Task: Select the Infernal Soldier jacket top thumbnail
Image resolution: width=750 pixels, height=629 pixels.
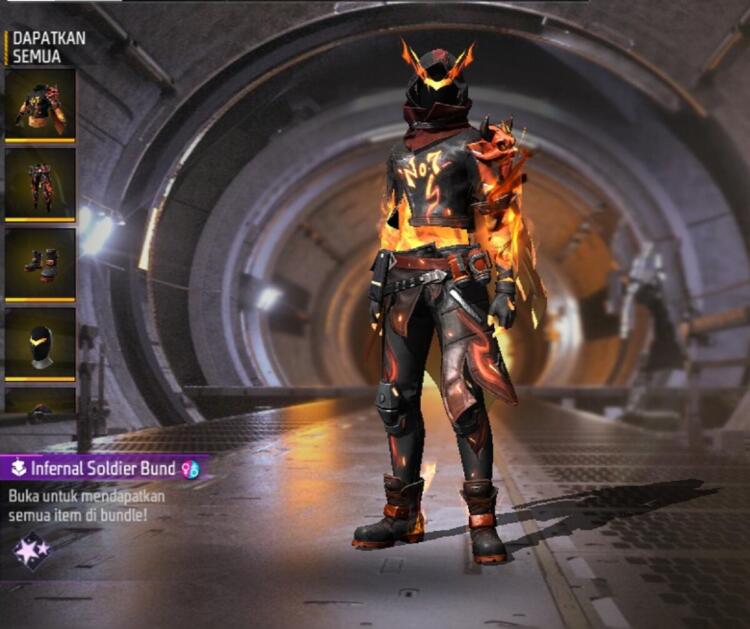Action: [x=40, y=105]
